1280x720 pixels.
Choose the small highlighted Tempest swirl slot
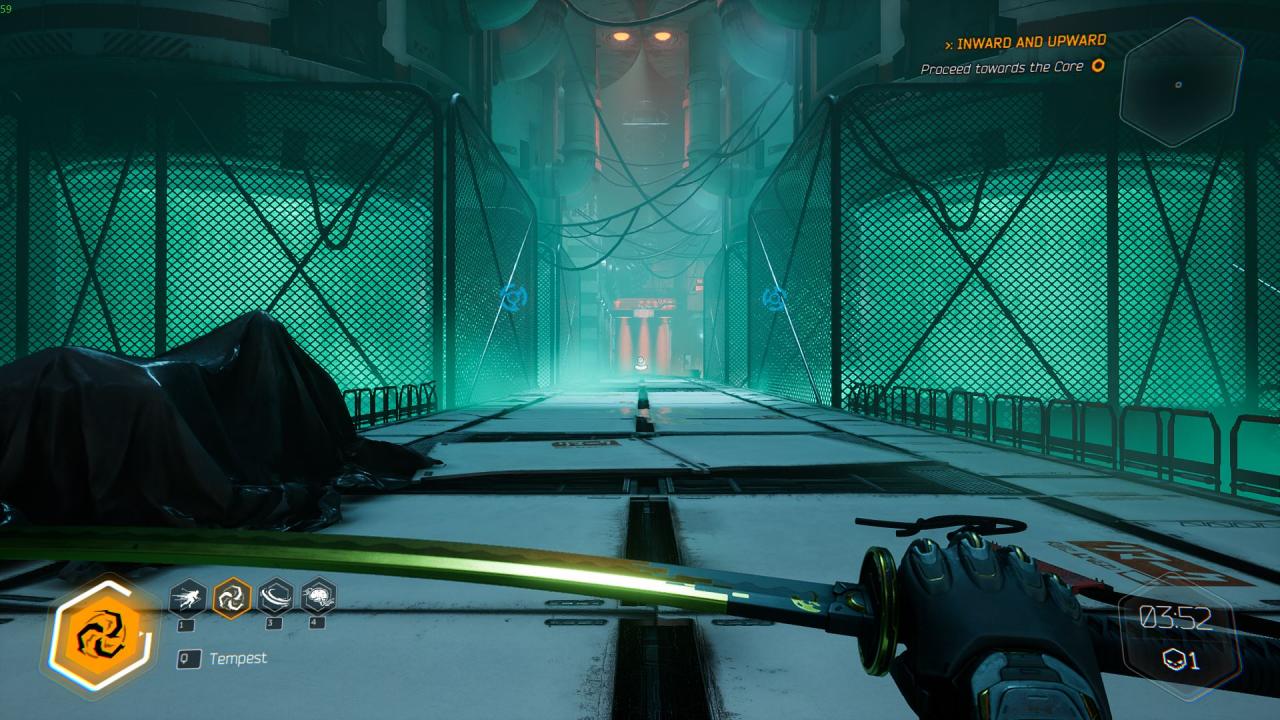(x=232, y=598)
